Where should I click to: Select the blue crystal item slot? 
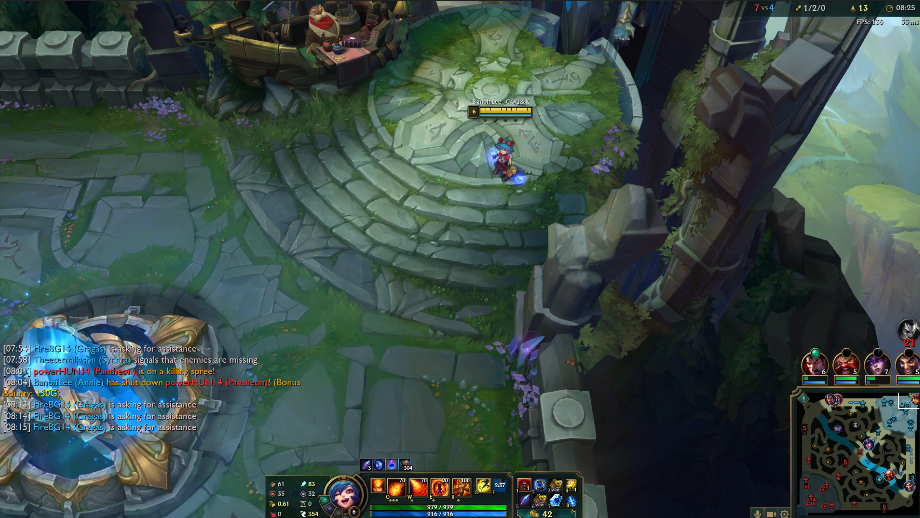[557, 500]
